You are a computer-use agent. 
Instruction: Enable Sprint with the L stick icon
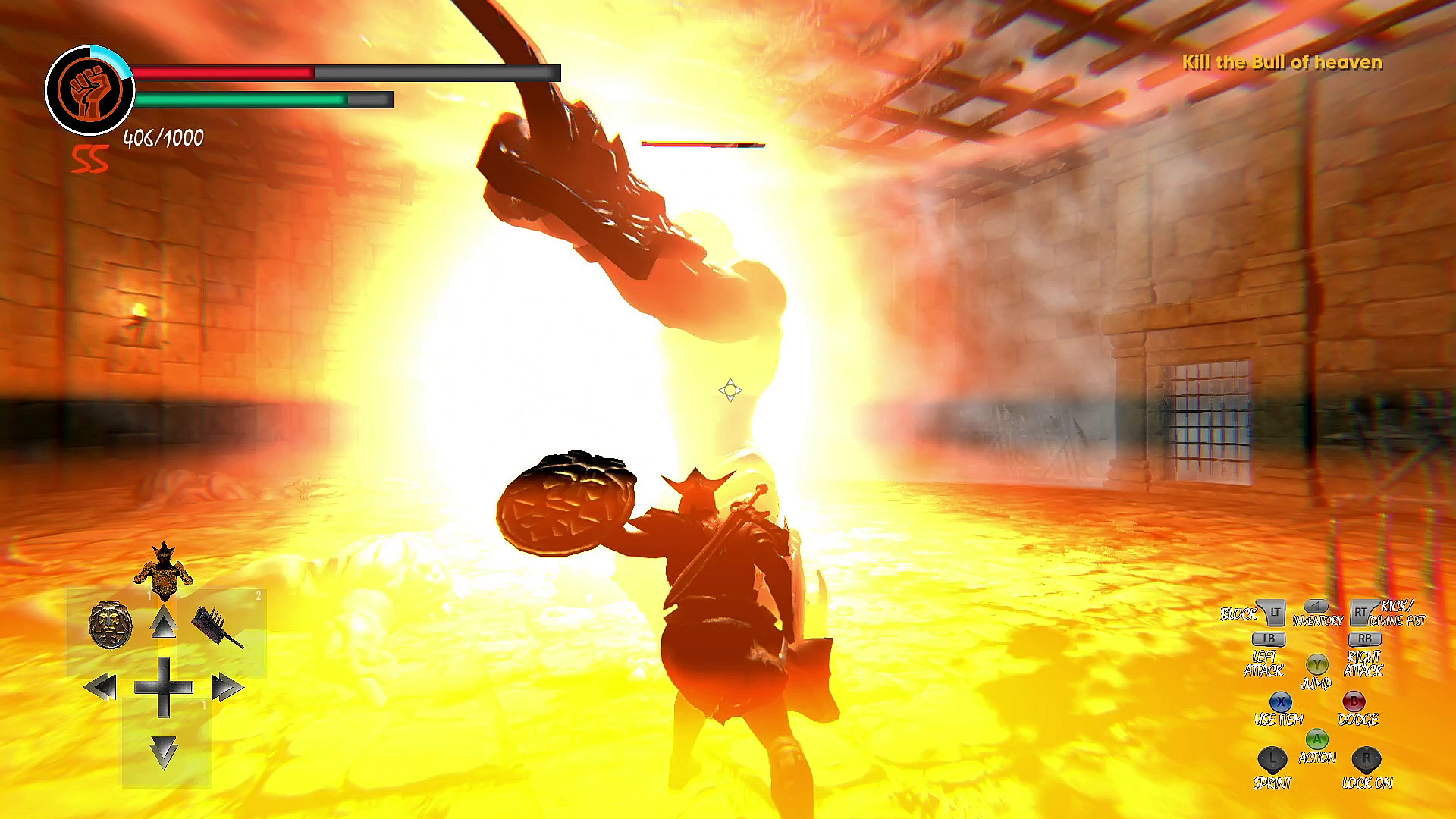coord(1271,761)
